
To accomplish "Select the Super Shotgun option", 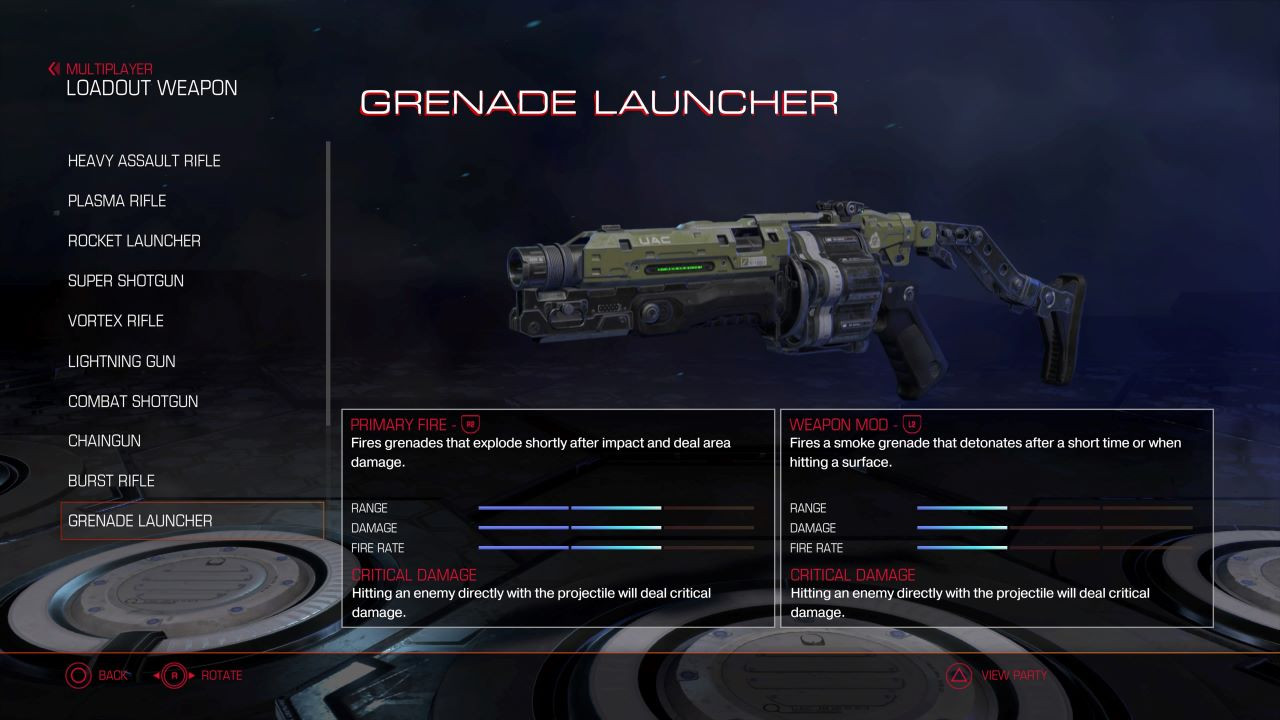I will pos(126,281).
